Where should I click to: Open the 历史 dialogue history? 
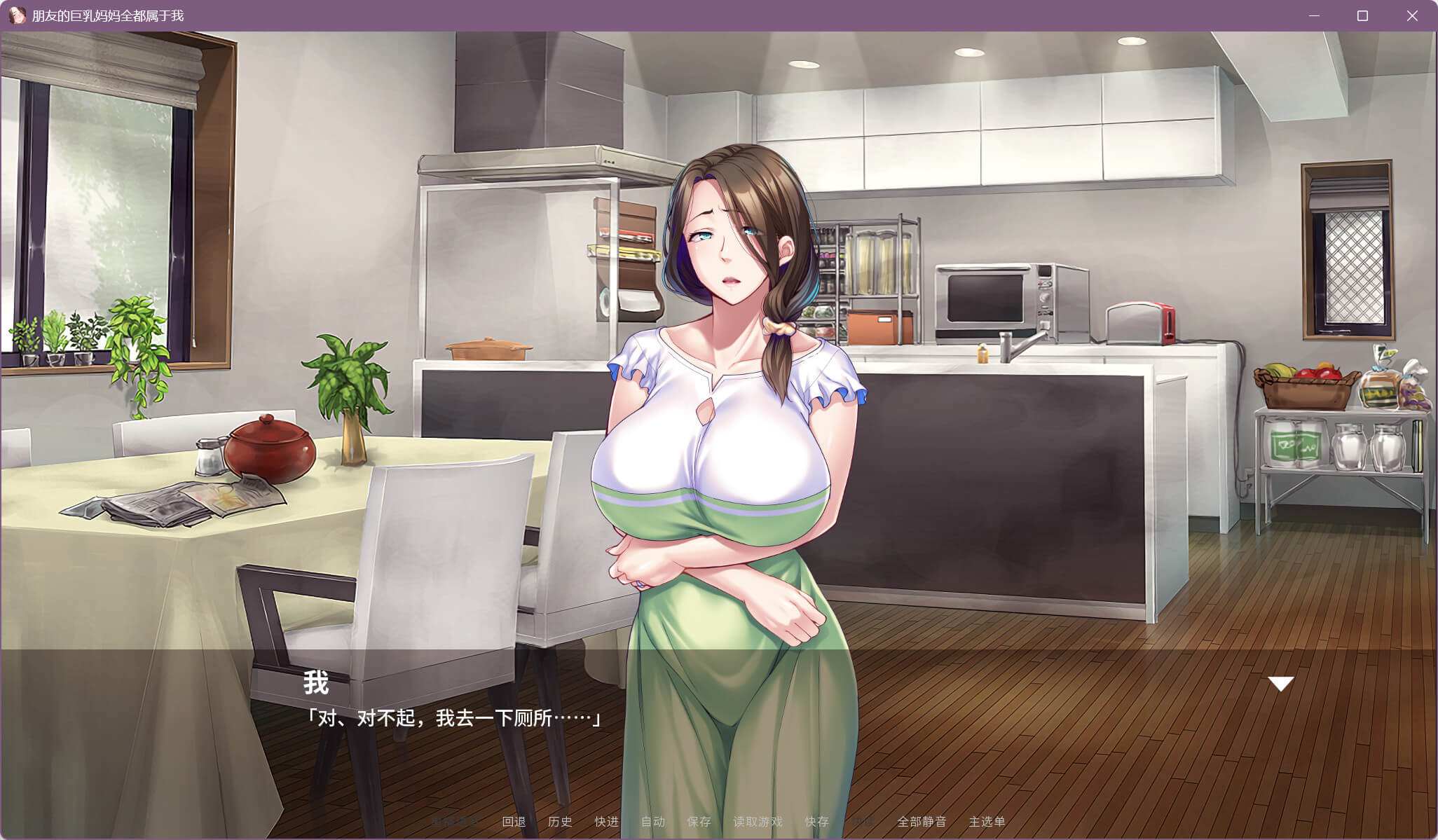point(560,822)
